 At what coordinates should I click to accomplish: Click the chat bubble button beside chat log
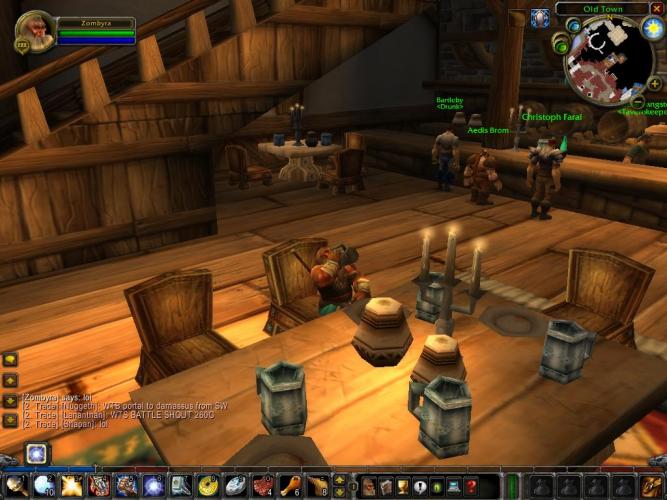[x=10, y=360]
